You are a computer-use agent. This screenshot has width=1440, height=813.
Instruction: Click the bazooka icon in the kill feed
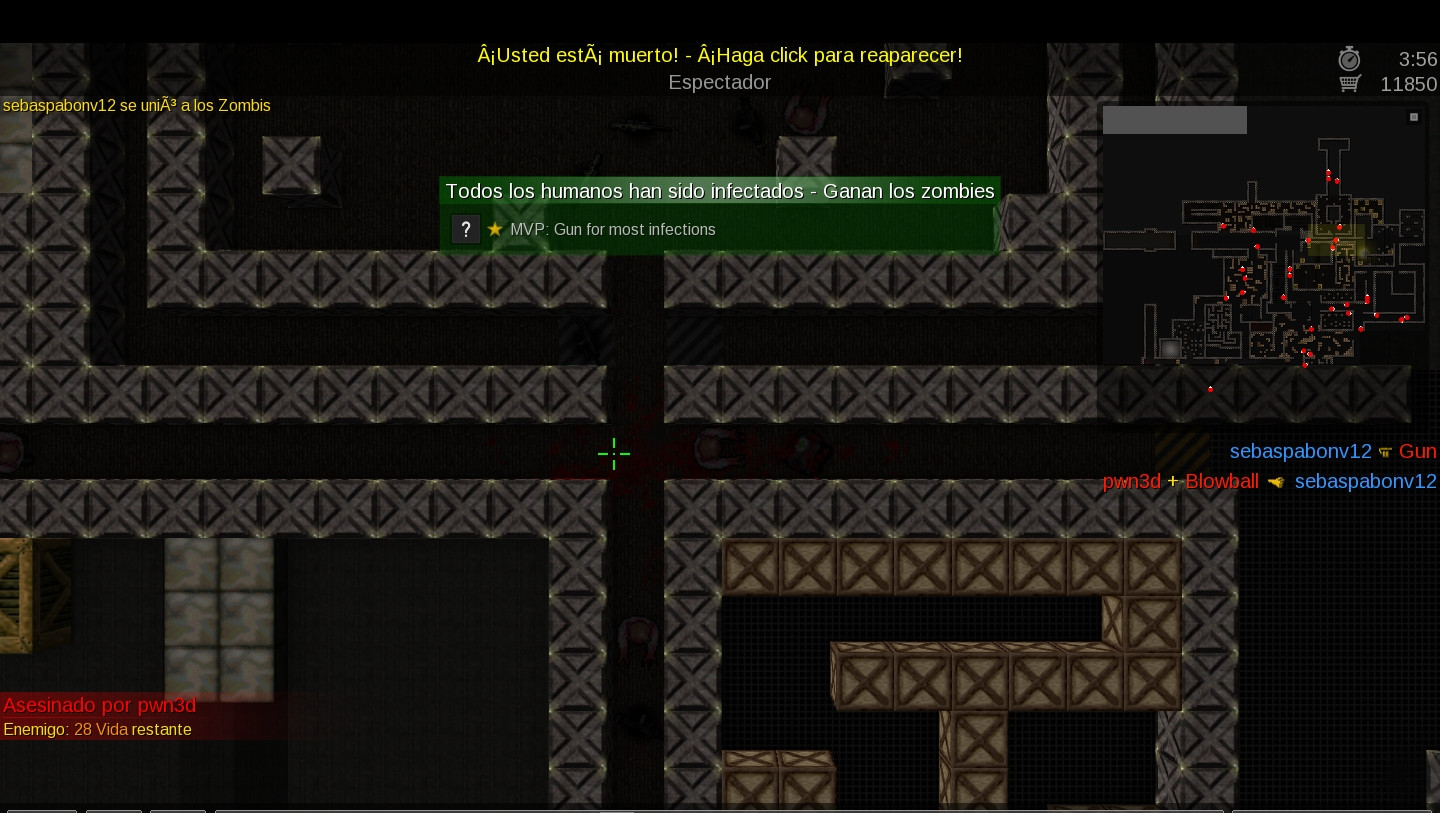tap(1276, 481)
